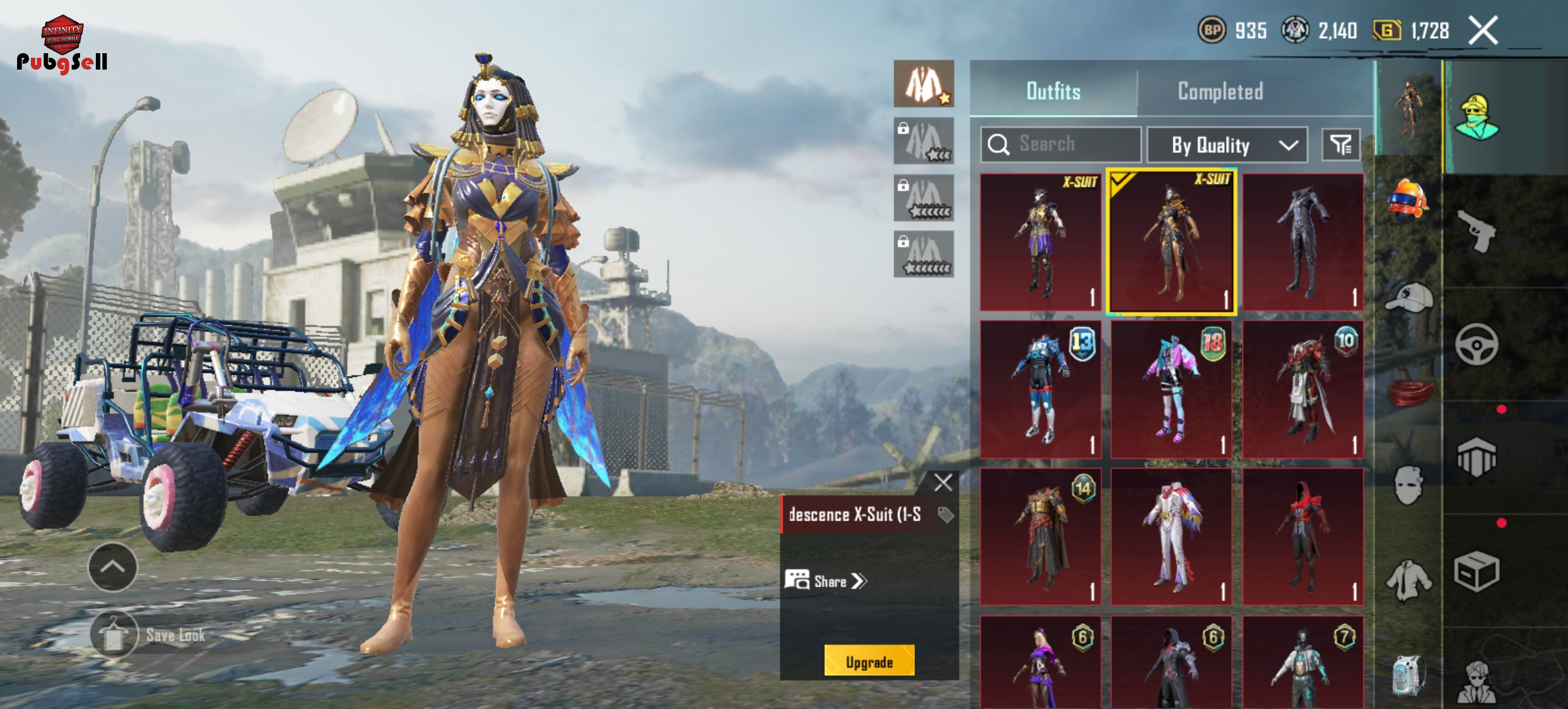1568x709 pixels.
Task: Open the outfit filter options
Action: tap(1340, 145)
